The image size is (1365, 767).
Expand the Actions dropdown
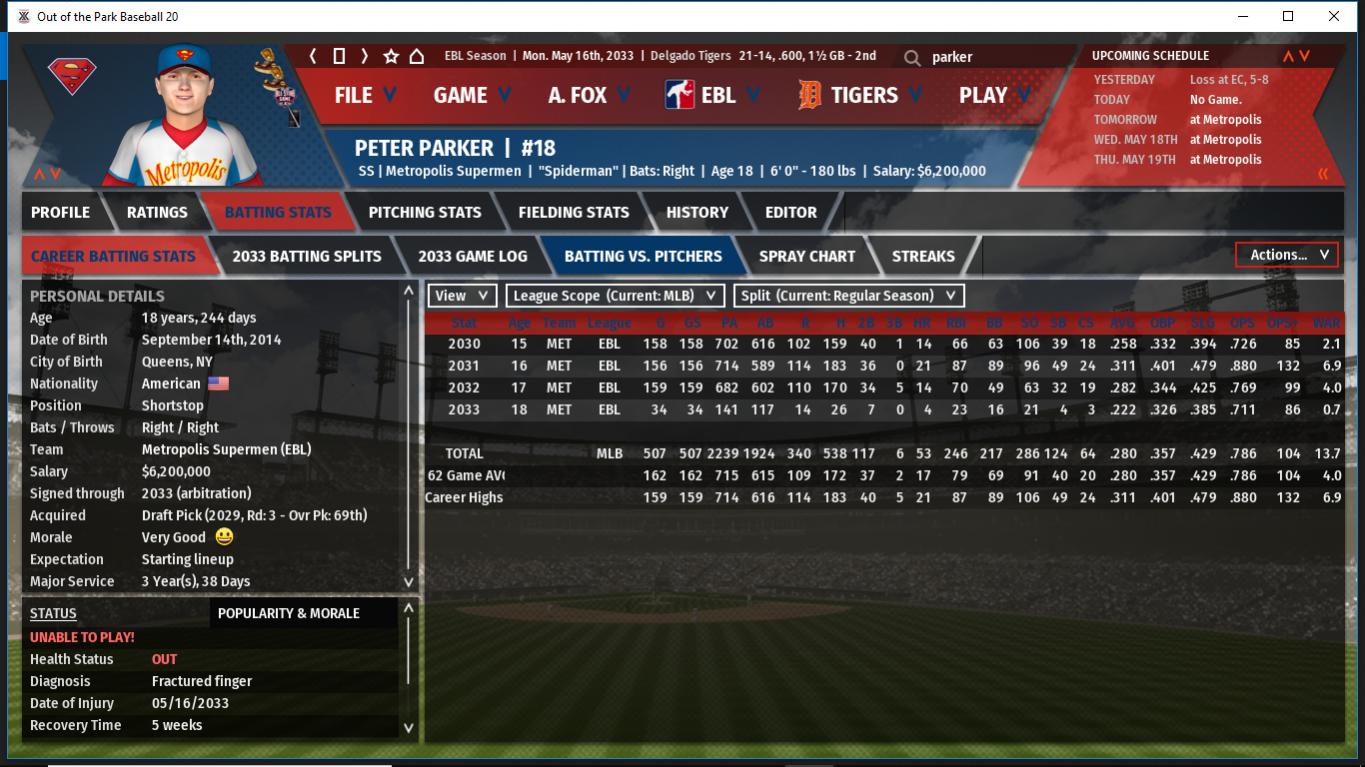(x=1287, y=255)
